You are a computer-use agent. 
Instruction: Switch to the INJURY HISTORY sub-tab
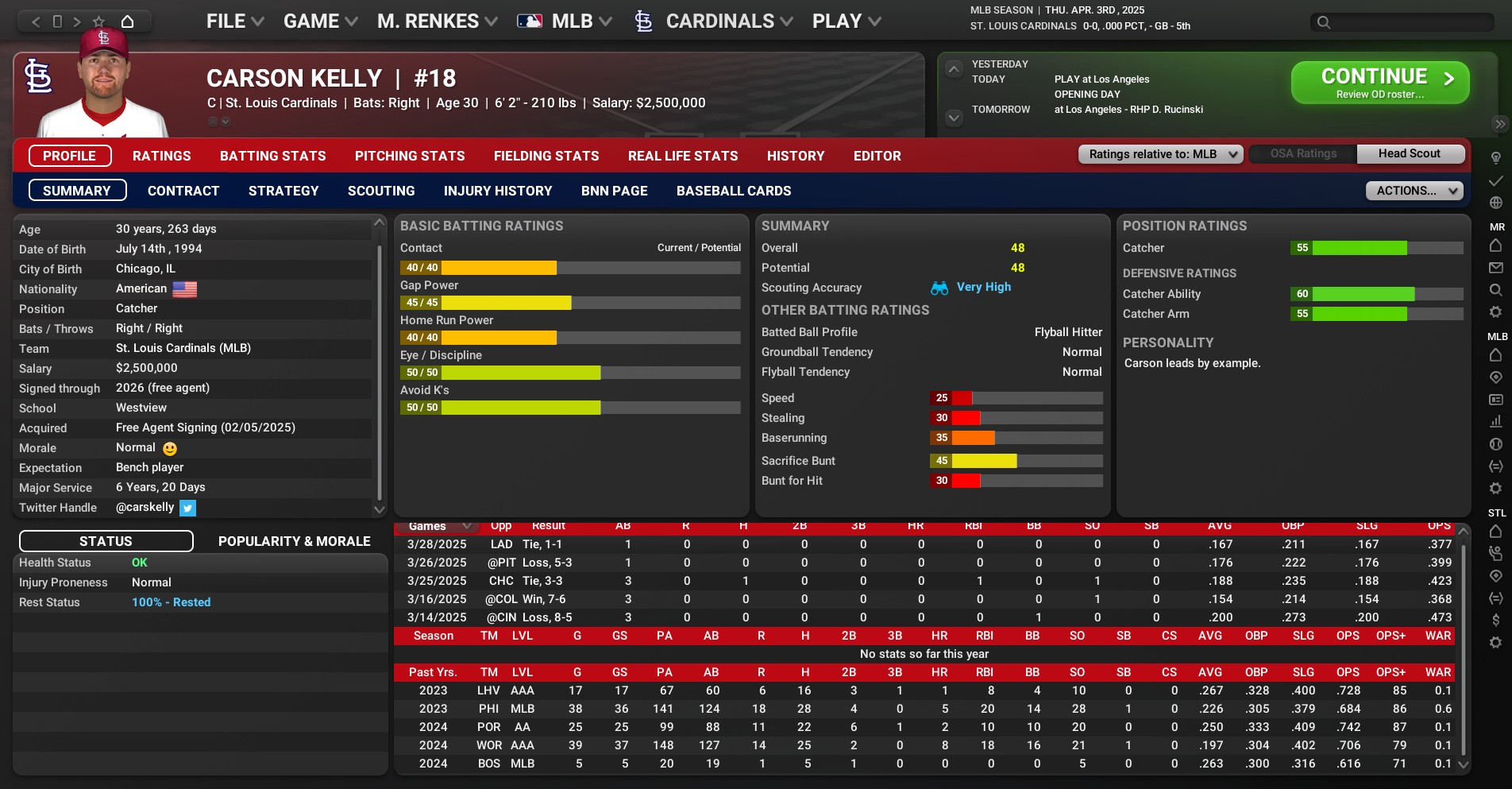[498, 191]
